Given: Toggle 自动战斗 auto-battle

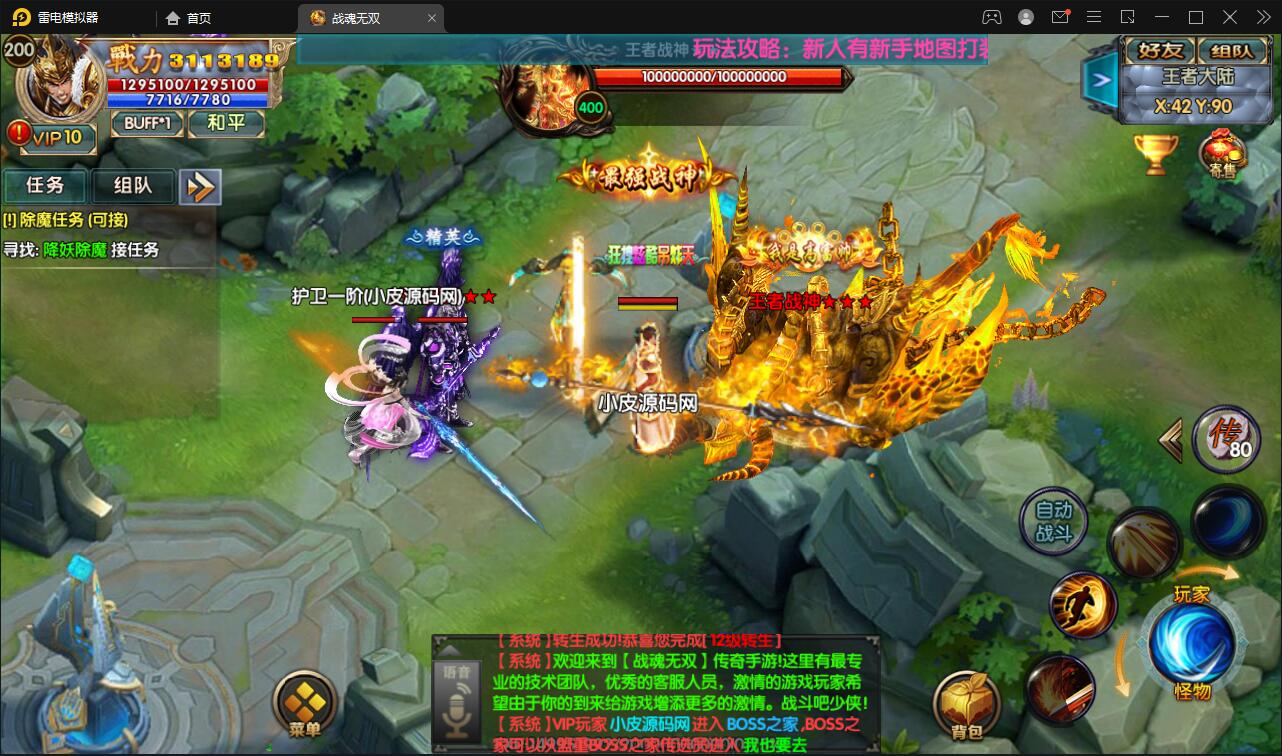Looking at the screenshot, I should (x=1053, y=521).
